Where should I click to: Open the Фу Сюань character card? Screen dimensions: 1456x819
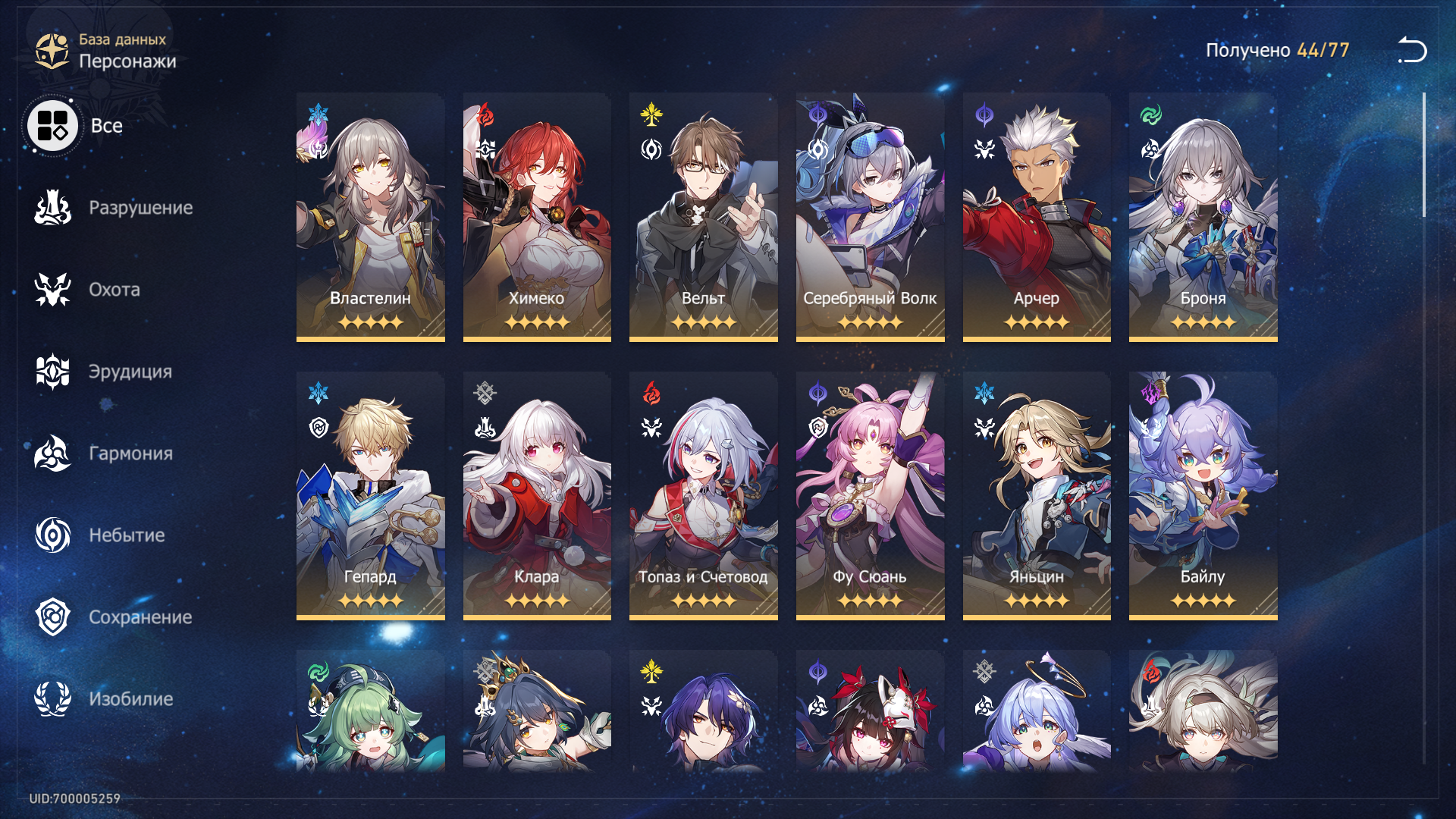[x=870, y=495]
